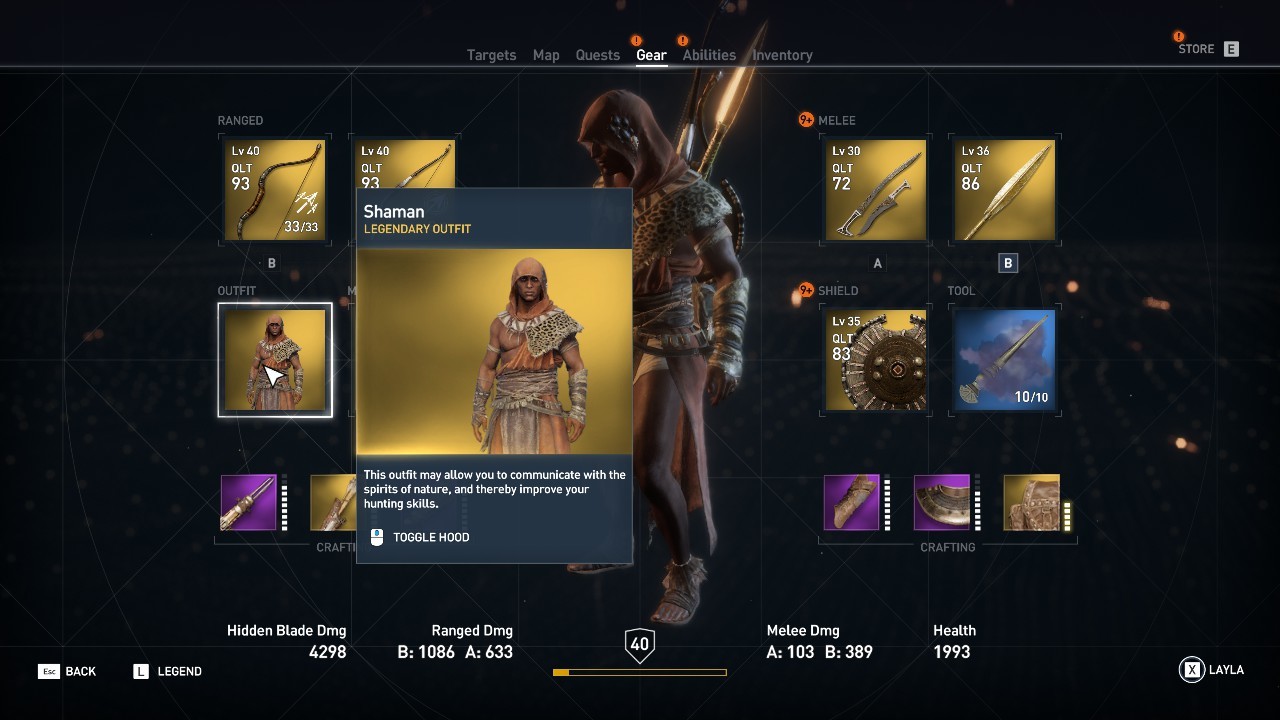Select the Gear tab
The width and height of the screenshot is (1280, 720).
click(651, 55)
